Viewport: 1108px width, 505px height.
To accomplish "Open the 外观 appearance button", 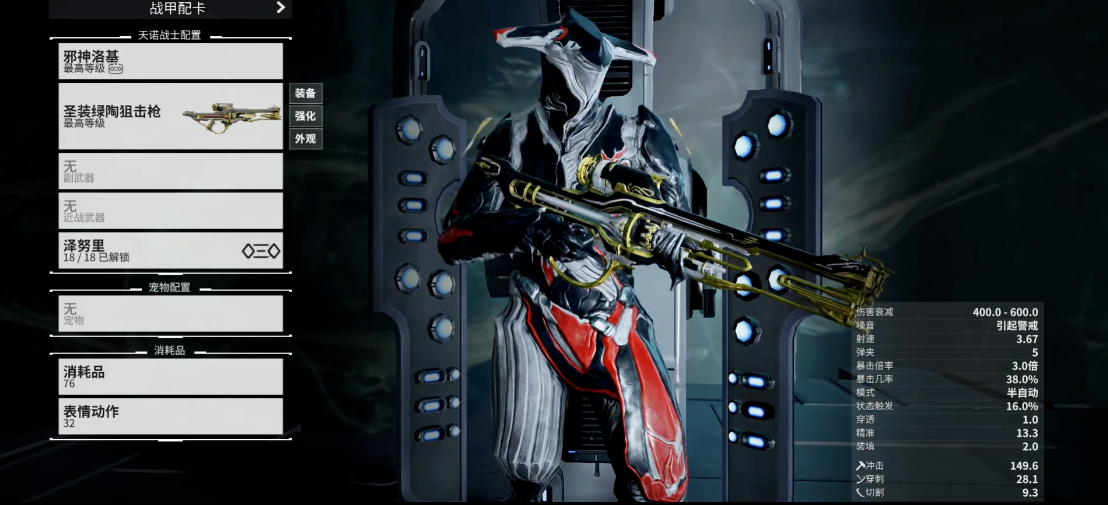I will coord(305,139).
